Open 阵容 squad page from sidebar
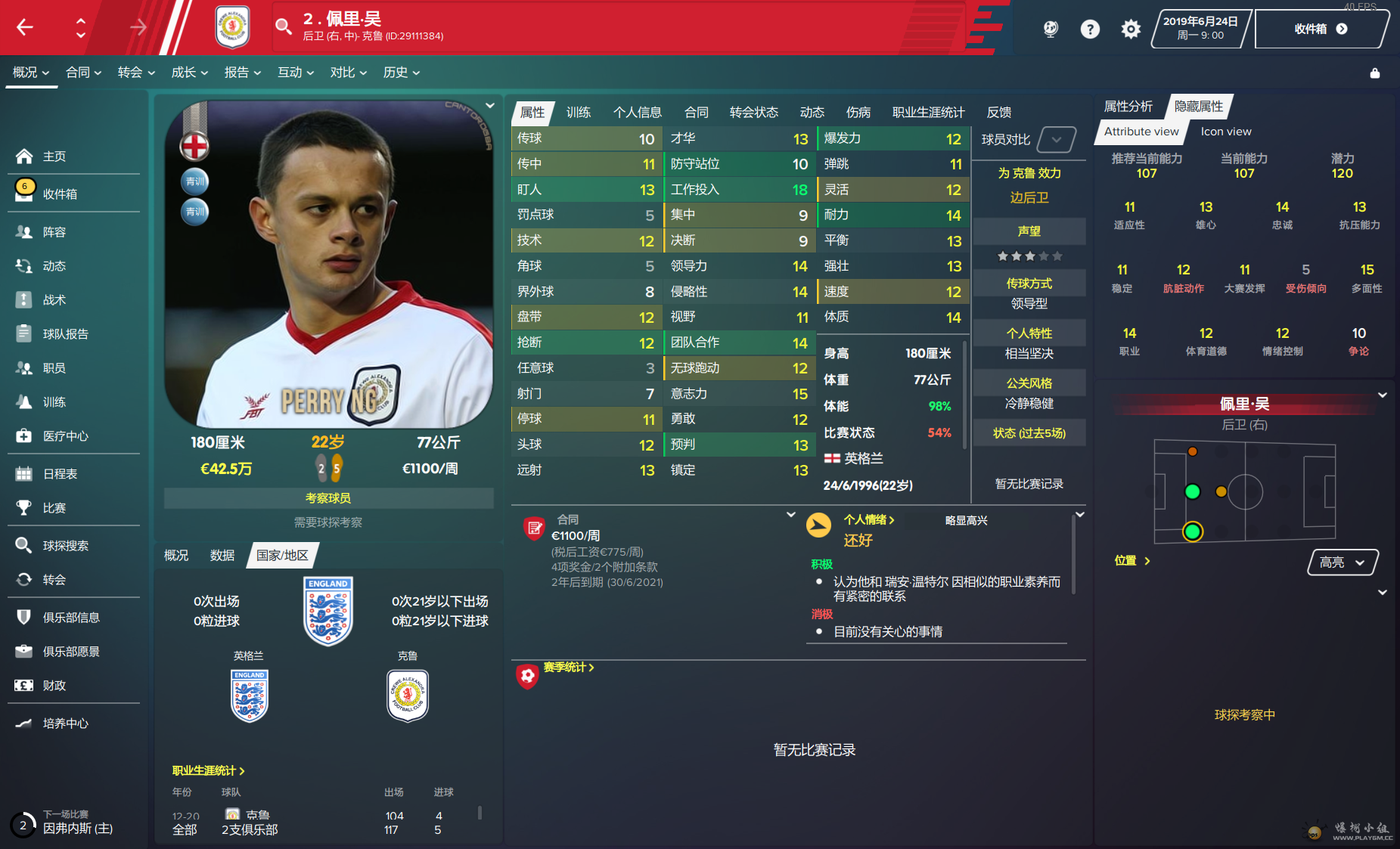1400x849 pixels. click(54, 232)
